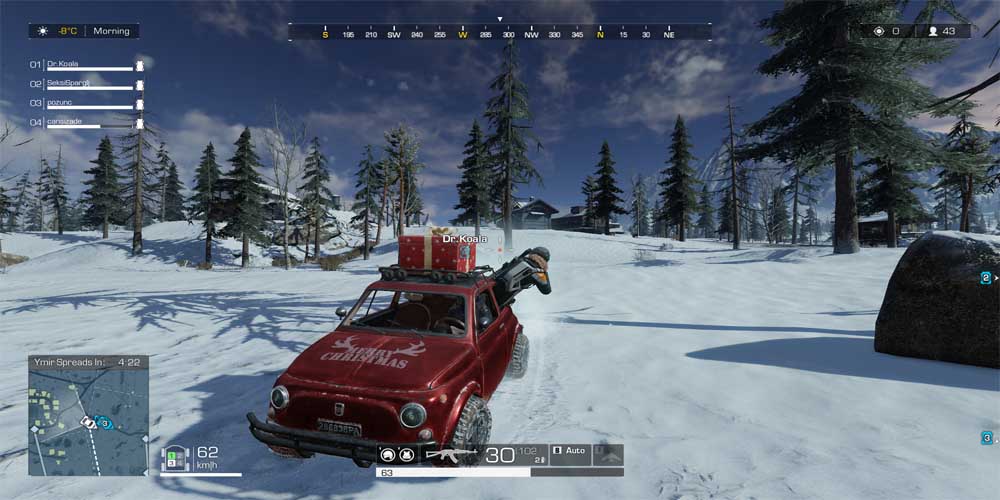
Task: Click the helmet equipment icon
Action: [387, 455]
